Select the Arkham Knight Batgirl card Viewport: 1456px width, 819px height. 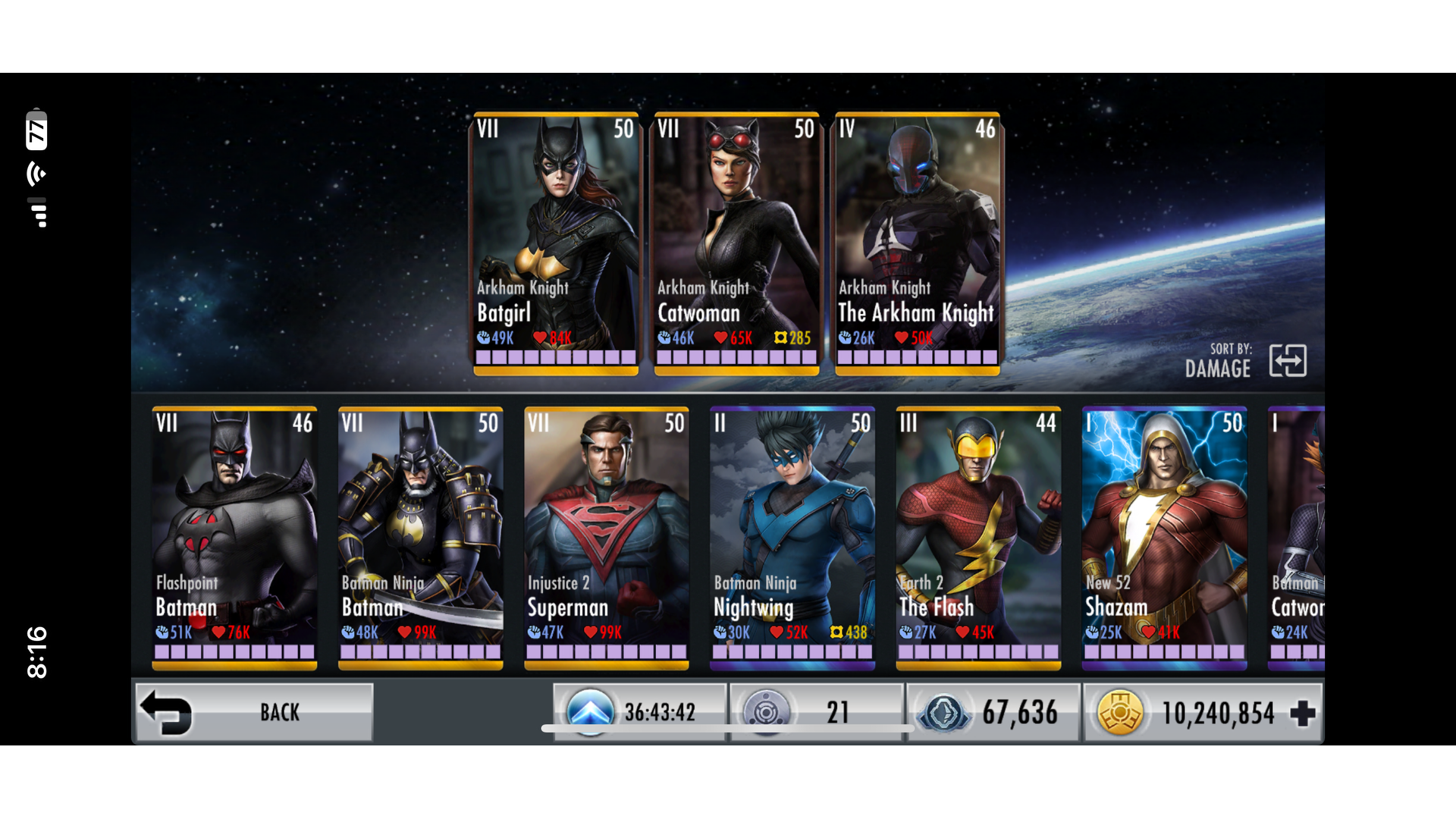[x=555, y=243]
